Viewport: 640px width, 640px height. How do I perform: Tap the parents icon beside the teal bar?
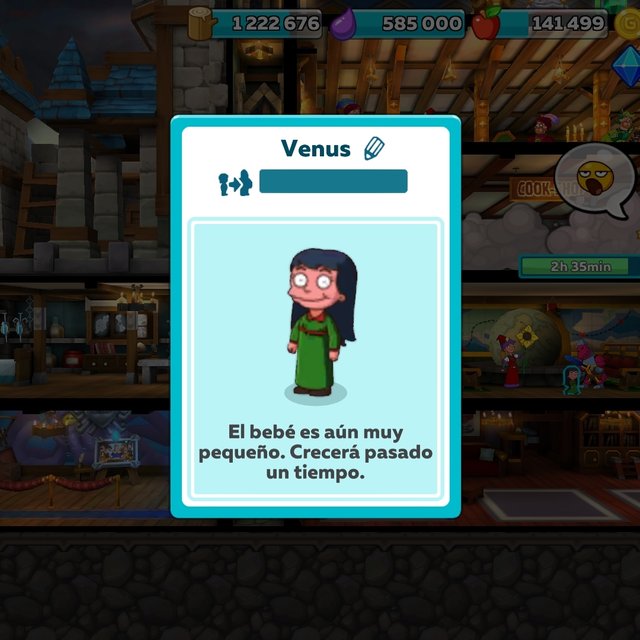point(233,183)
